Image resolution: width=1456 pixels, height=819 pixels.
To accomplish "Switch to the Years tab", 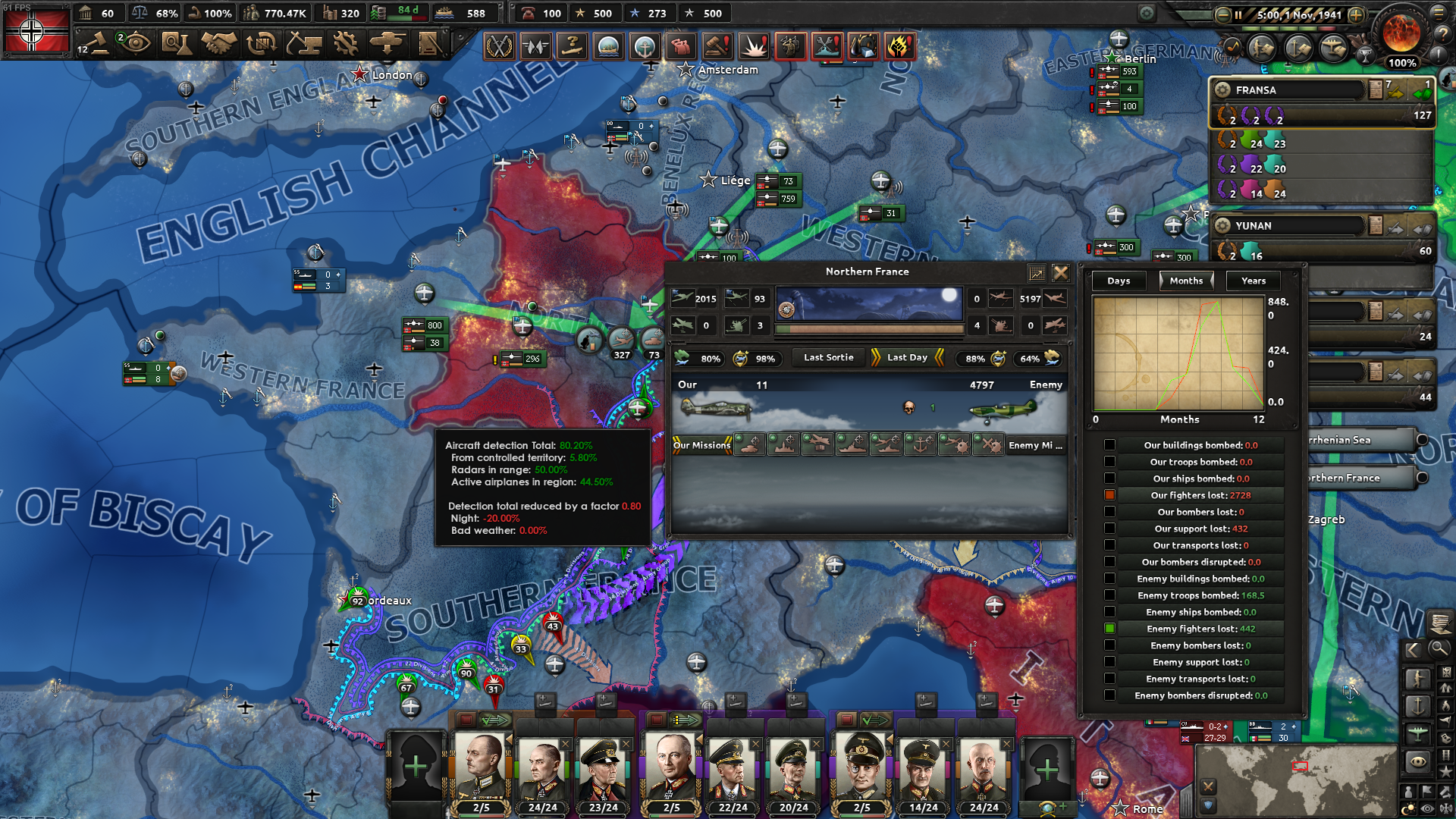I will tap(1253, 281).
